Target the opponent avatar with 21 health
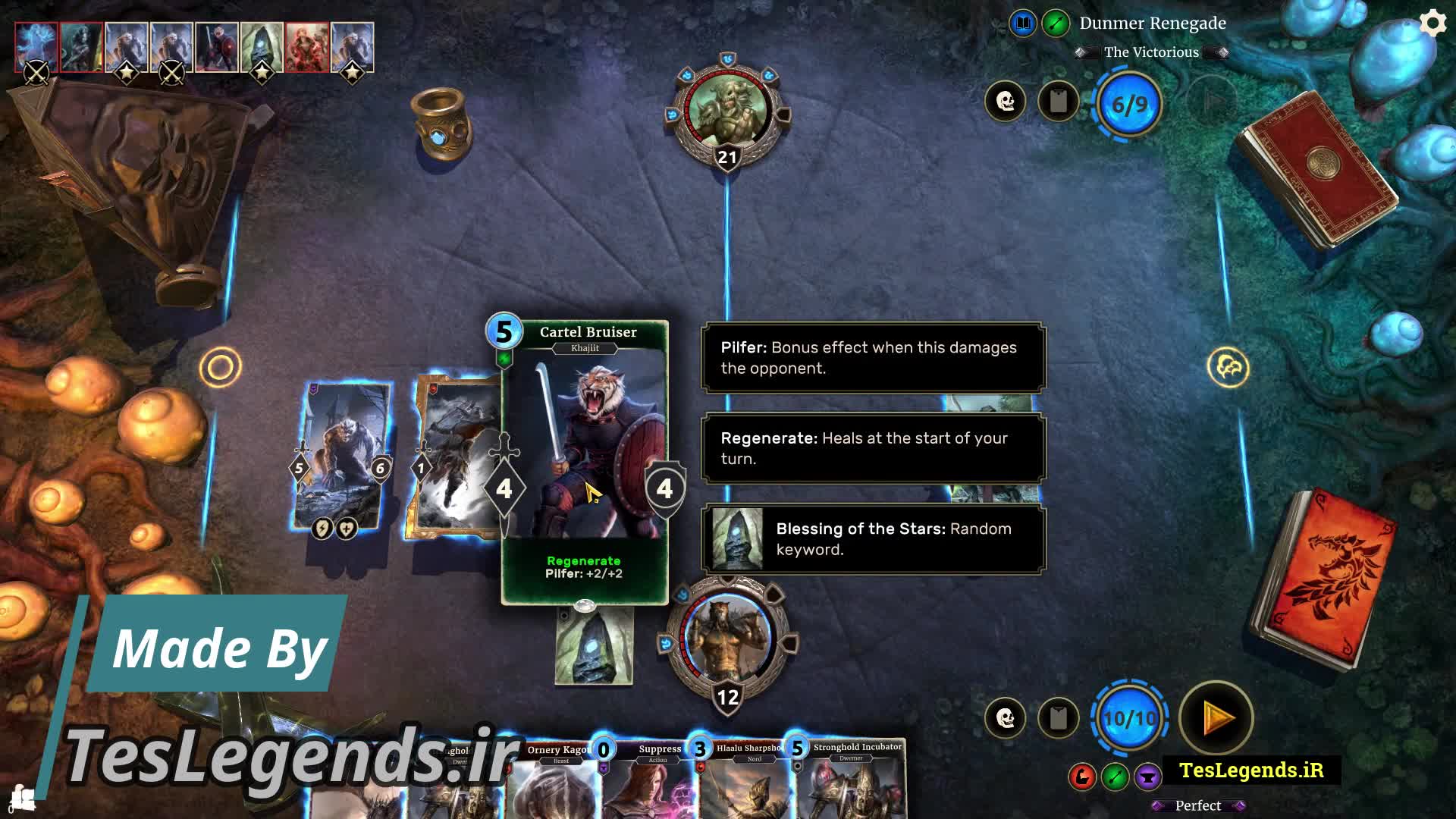Screen dimensions: 1456x819 727,112
